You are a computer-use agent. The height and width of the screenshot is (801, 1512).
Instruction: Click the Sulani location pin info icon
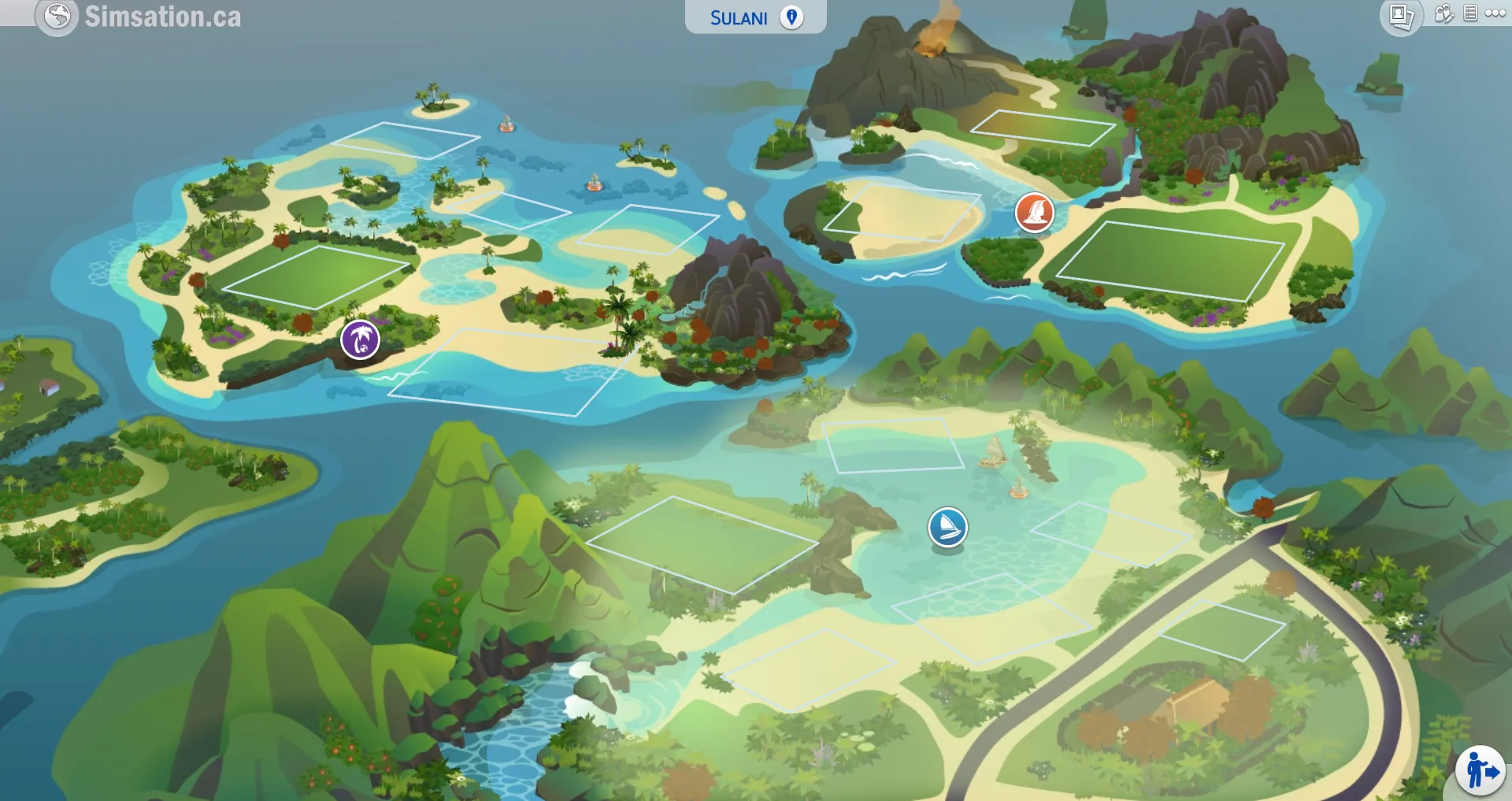[x=794, y=17]
